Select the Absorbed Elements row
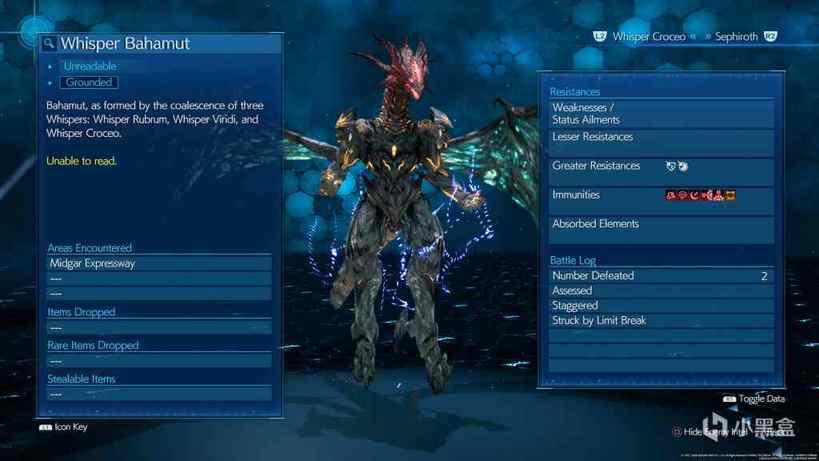This screenshot has width=819, height=461. 661,224
